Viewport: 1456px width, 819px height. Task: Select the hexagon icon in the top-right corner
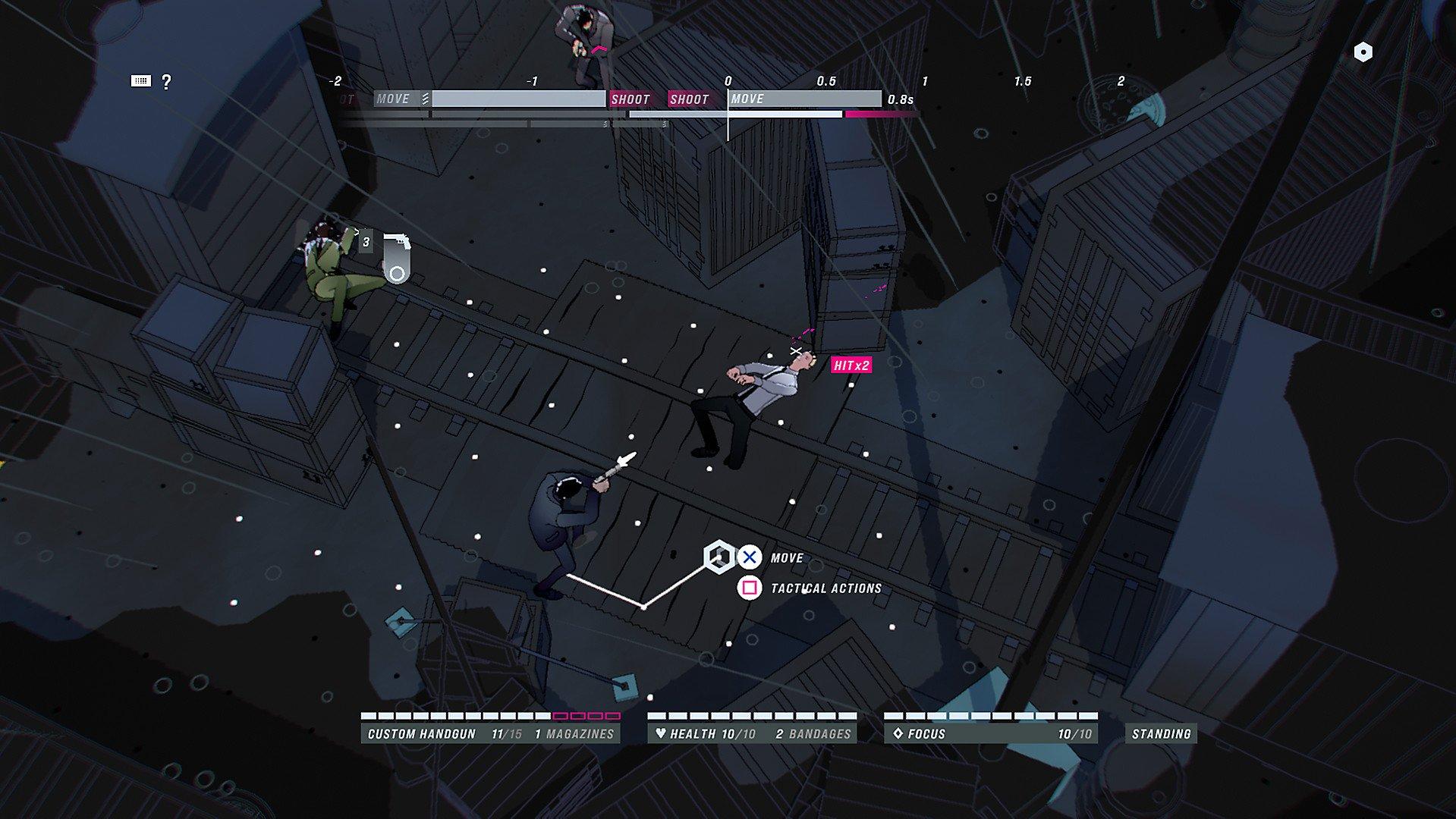[x=1365, y=51]
